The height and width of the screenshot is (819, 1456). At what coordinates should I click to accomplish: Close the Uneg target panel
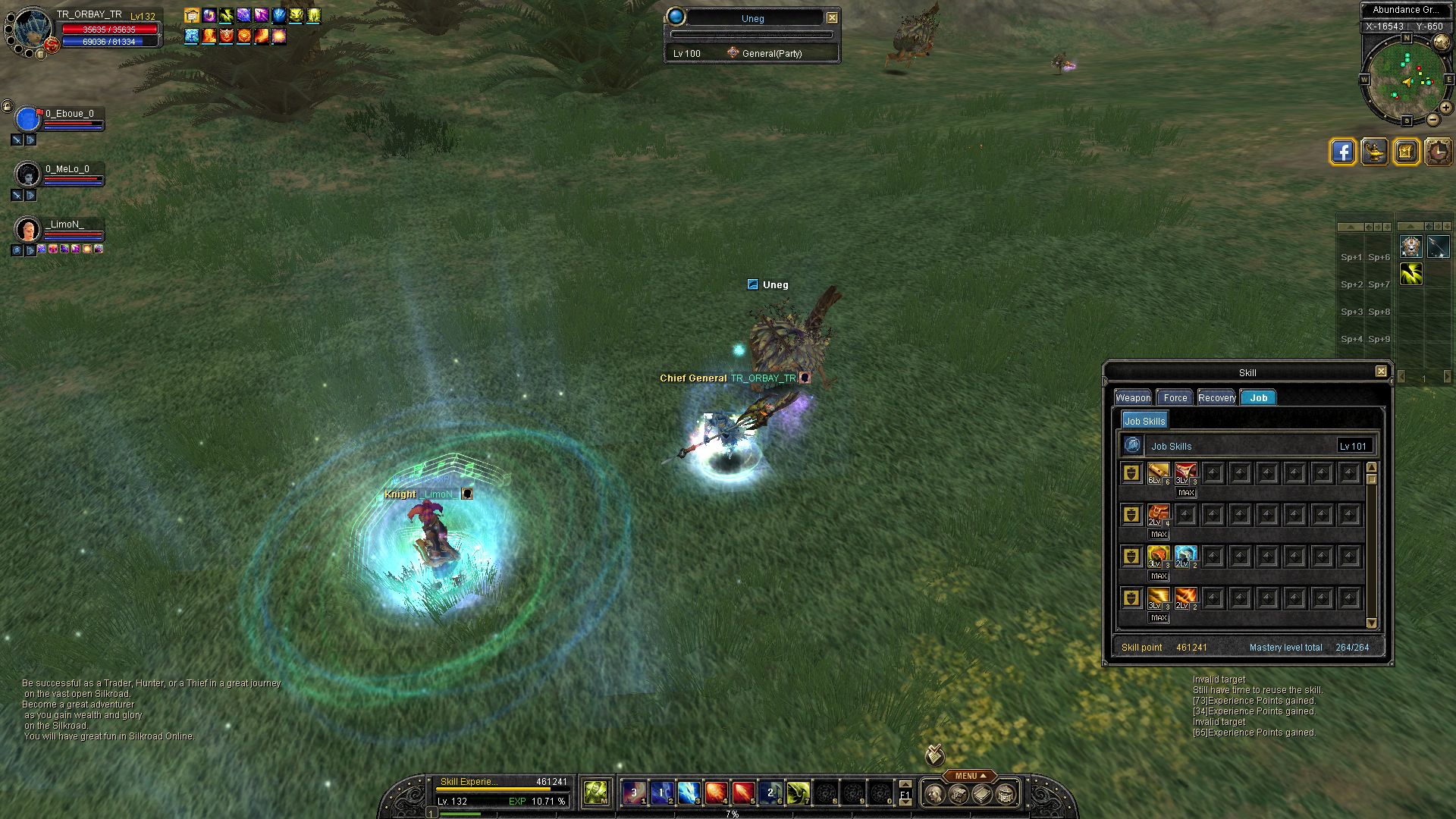(832, 17)
